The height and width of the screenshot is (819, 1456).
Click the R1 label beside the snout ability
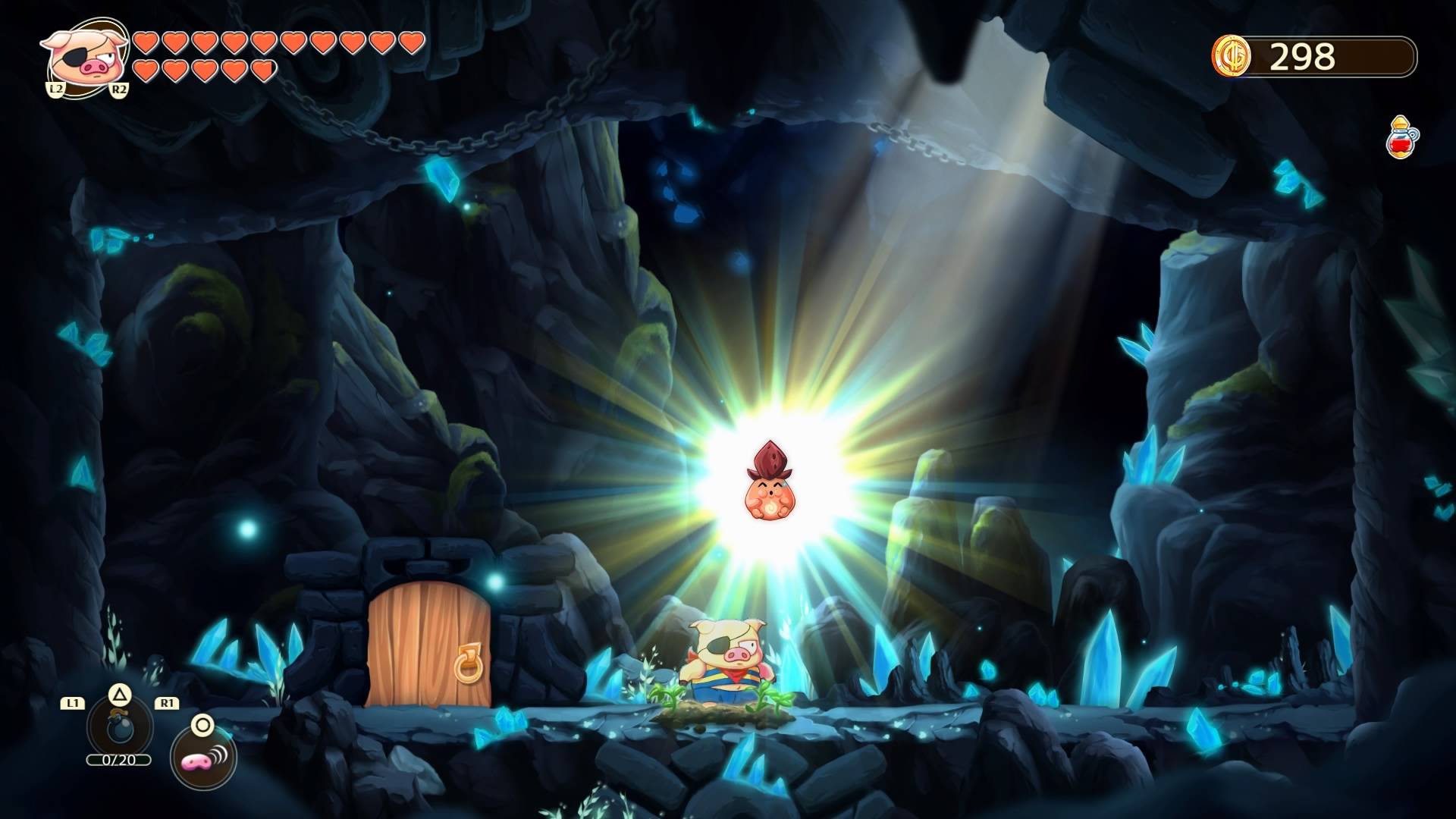(166, 703)
